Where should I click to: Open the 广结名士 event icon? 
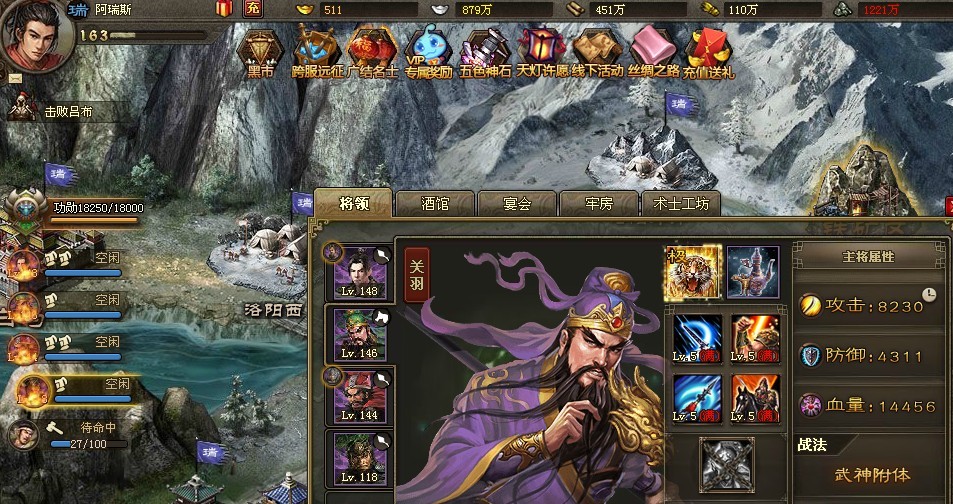click(x=372, y=48)
